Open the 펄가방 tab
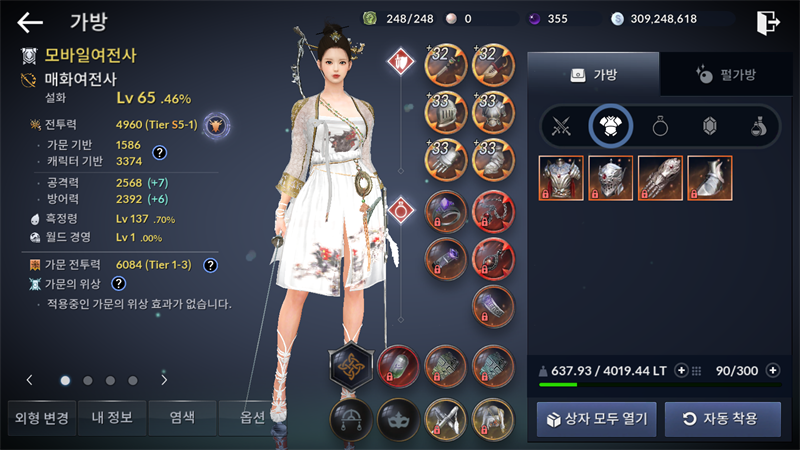This screenshot has width=800, height=450. click(725, 74)
